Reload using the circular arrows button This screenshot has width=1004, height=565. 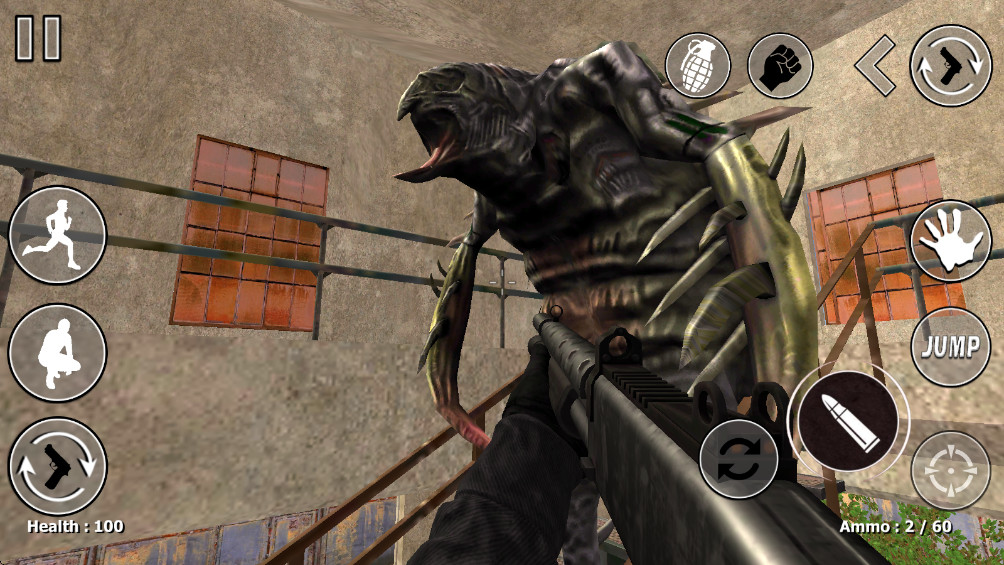coord(738,459)
